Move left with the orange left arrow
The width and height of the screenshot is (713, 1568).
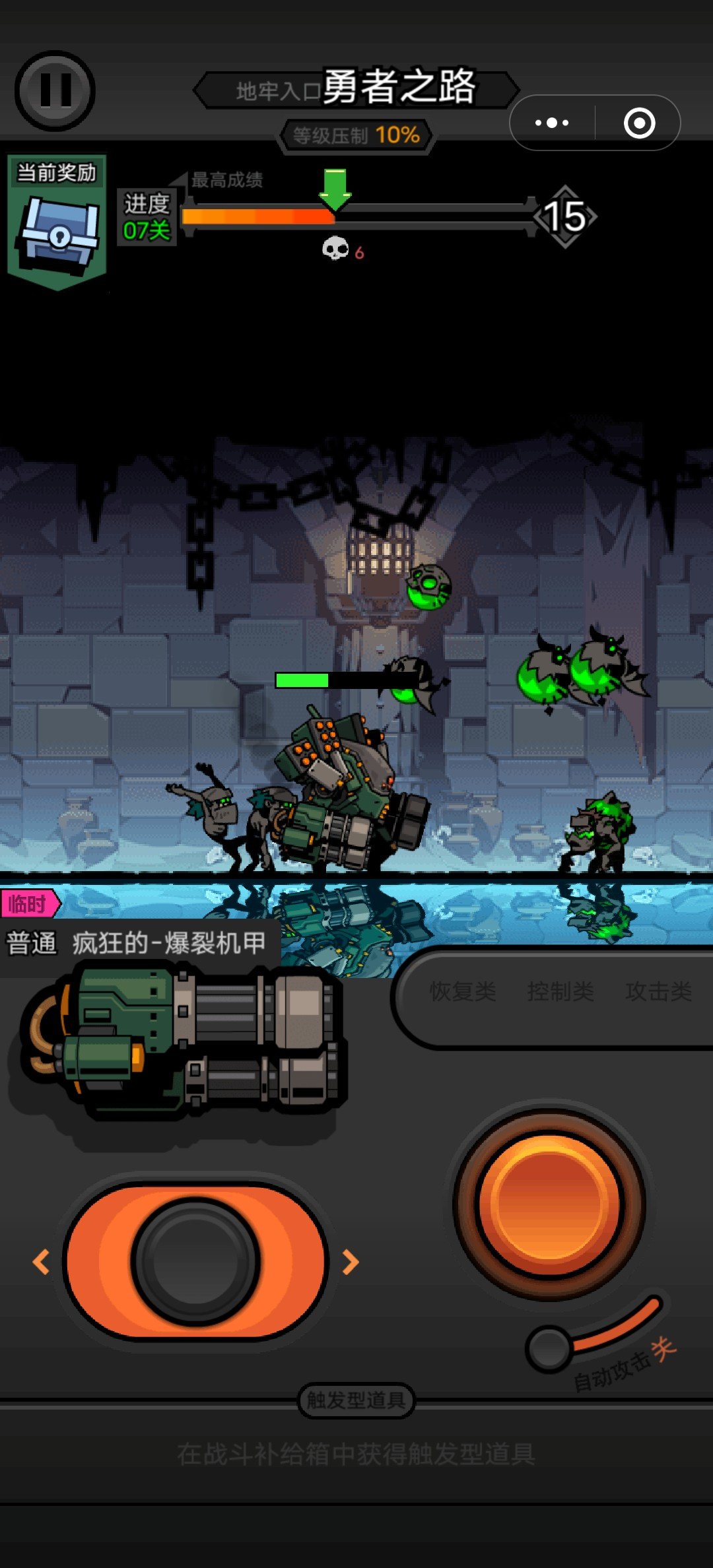click(41, 1262)
